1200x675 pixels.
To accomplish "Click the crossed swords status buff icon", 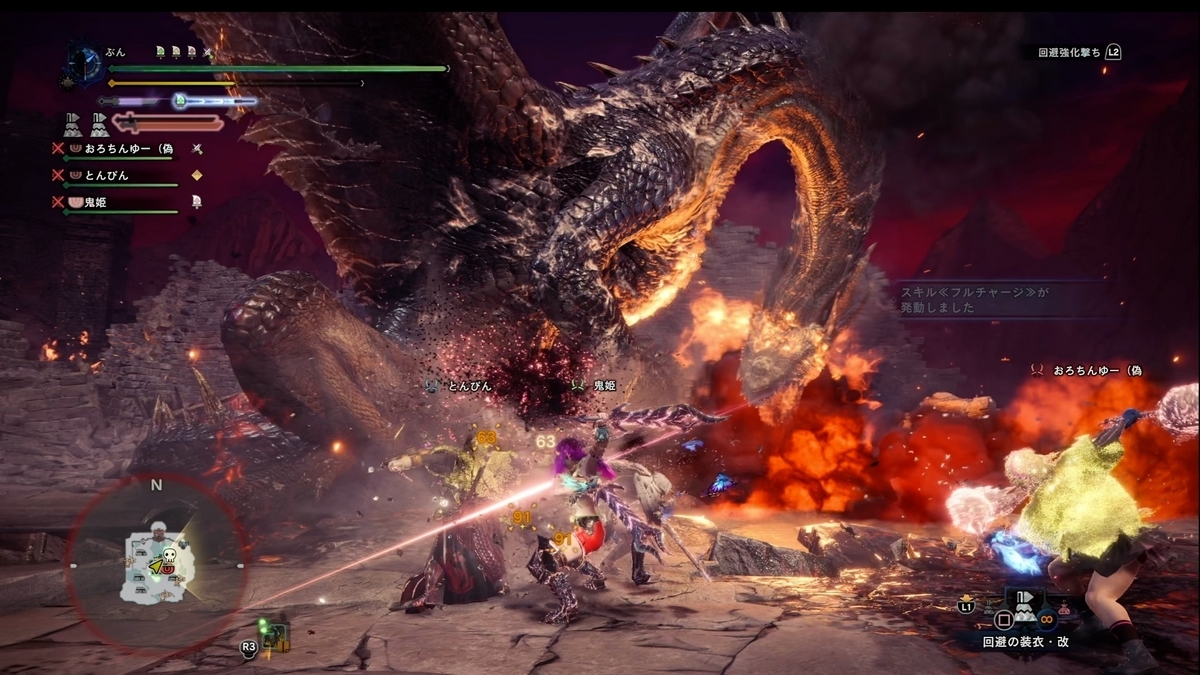I will pos(207,51).
